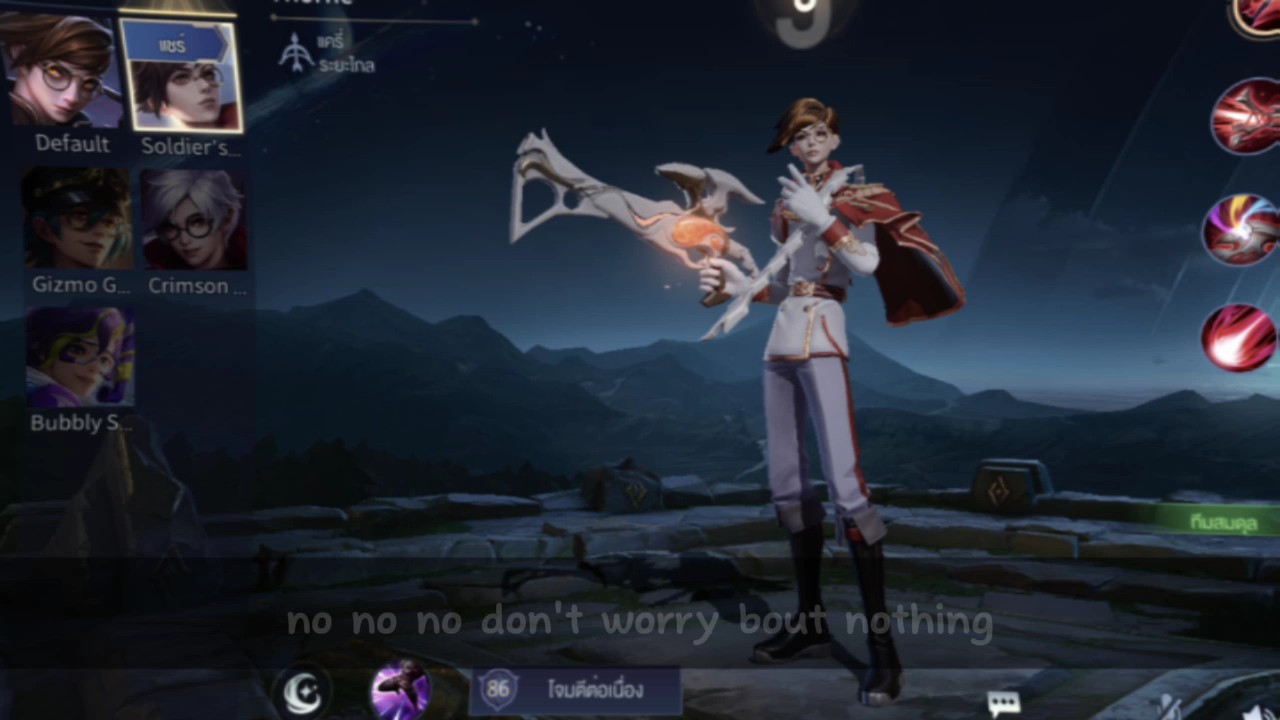Inspect the red comet streak ability
The height and width of the screenshot is (720, 1280).
[x=1241, y=338]
